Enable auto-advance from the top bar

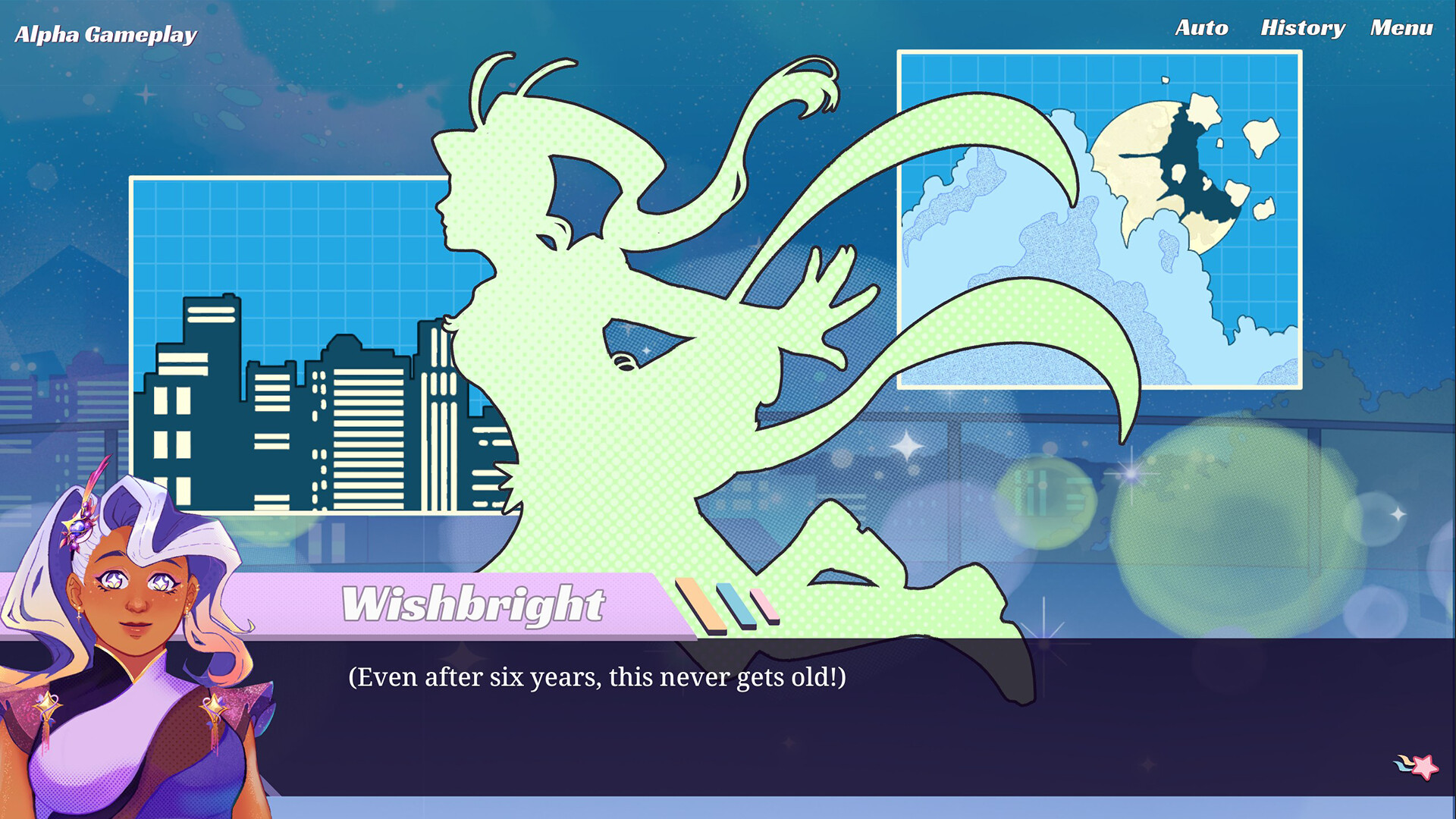click(x=1201, y=28)
